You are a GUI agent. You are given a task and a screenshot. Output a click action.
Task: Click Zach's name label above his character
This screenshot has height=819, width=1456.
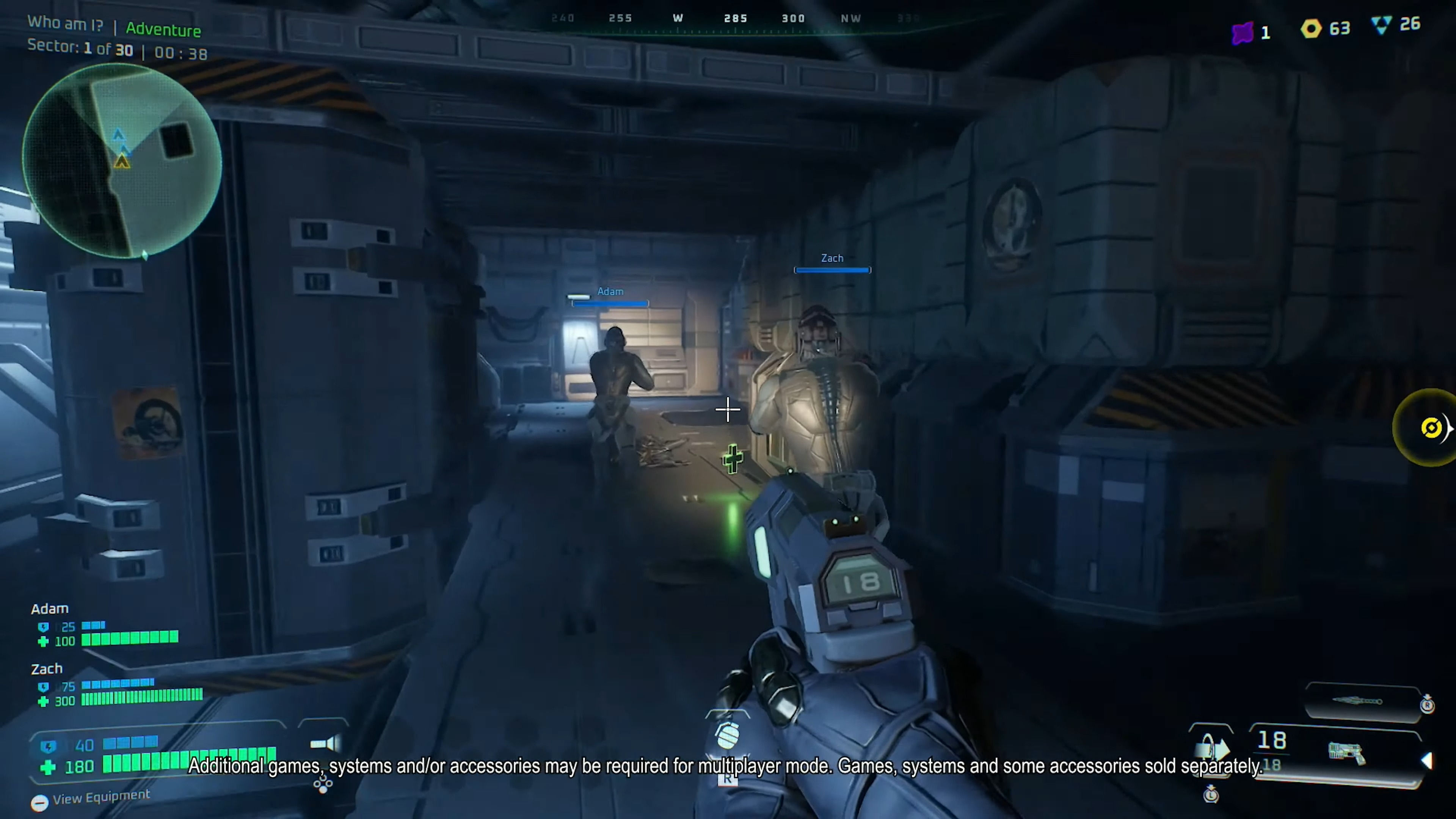click(832, 258)
